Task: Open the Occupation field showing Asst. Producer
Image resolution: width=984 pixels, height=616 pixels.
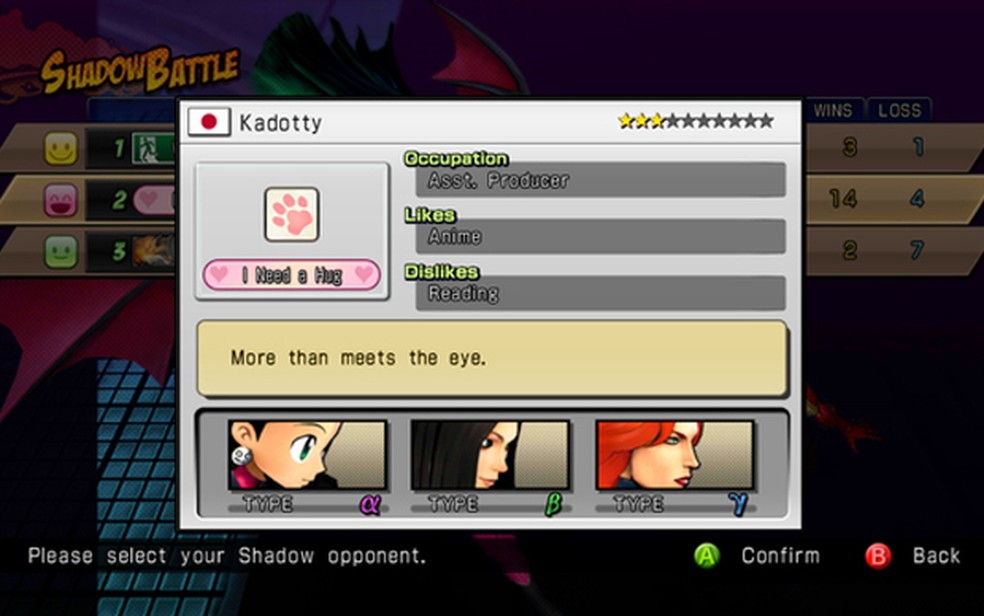Action: (x=600, y=181)
